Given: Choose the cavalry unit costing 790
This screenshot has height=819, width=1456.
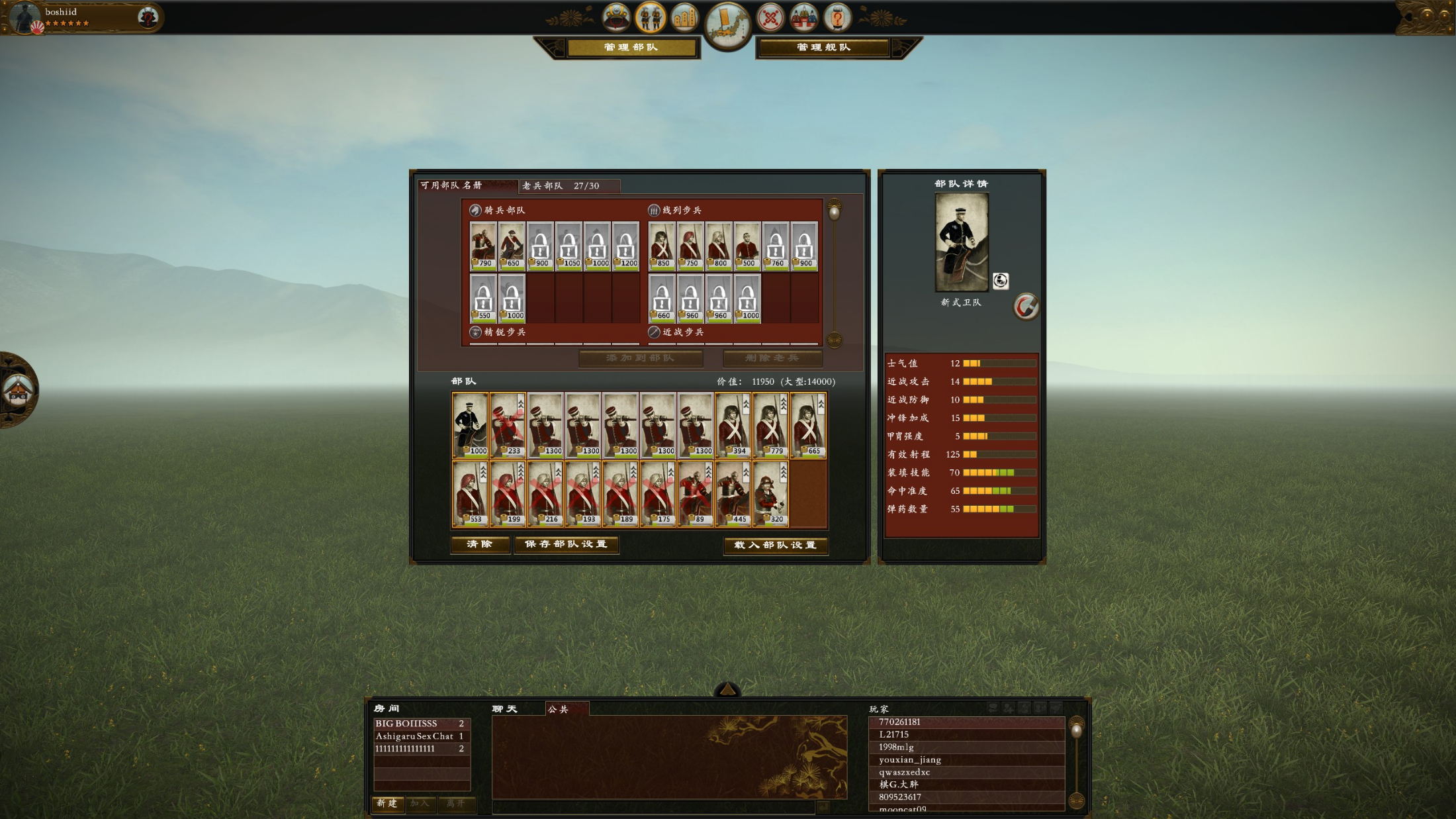Looking at the screenshot, I should pyautogui.click(x=483, y=246).
